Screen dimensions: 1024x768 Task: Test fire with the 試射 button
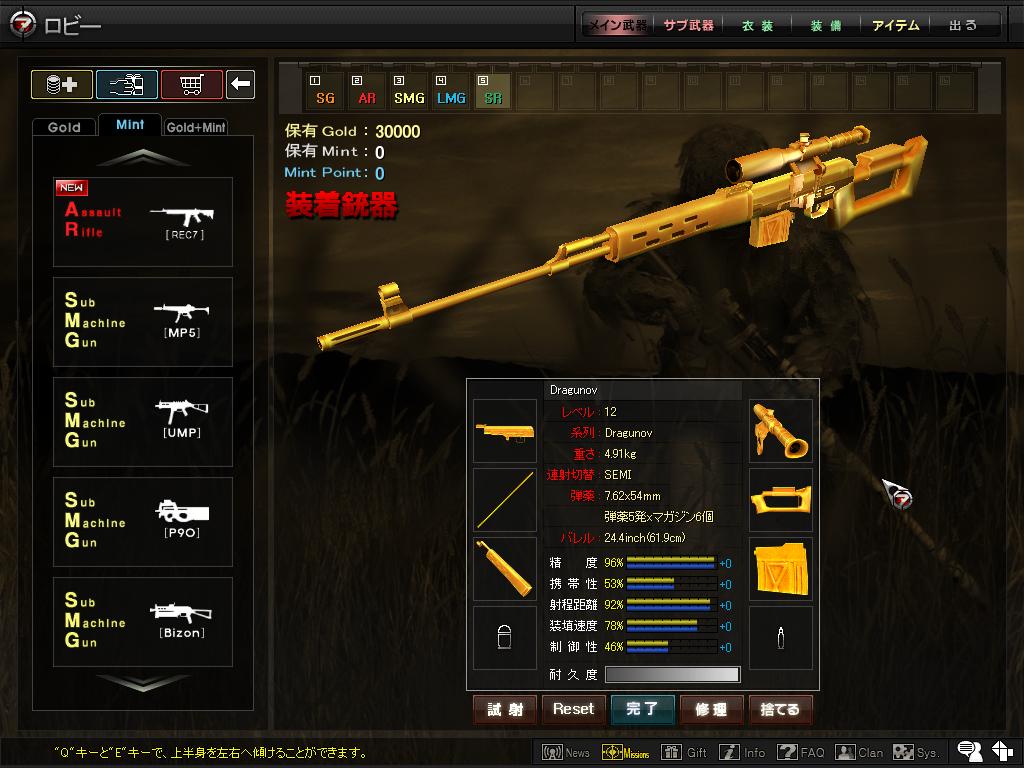[x=505, y=709]
